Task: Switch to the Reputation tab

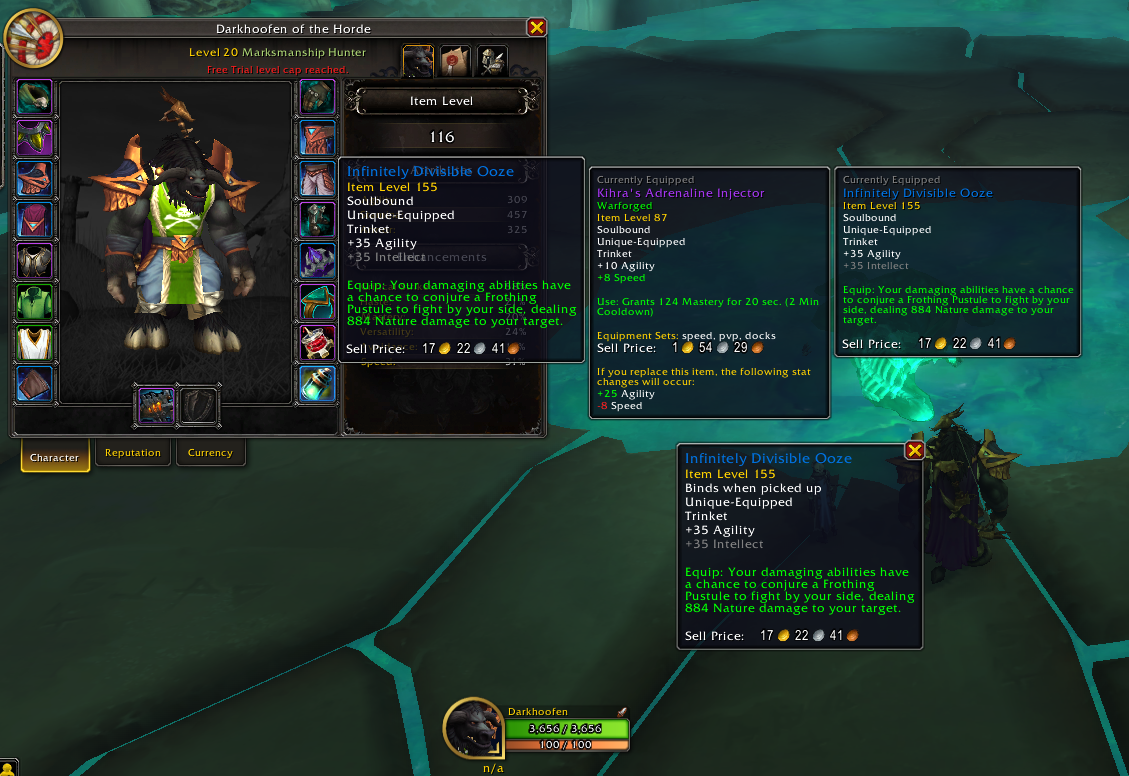Action: (133, 453)
